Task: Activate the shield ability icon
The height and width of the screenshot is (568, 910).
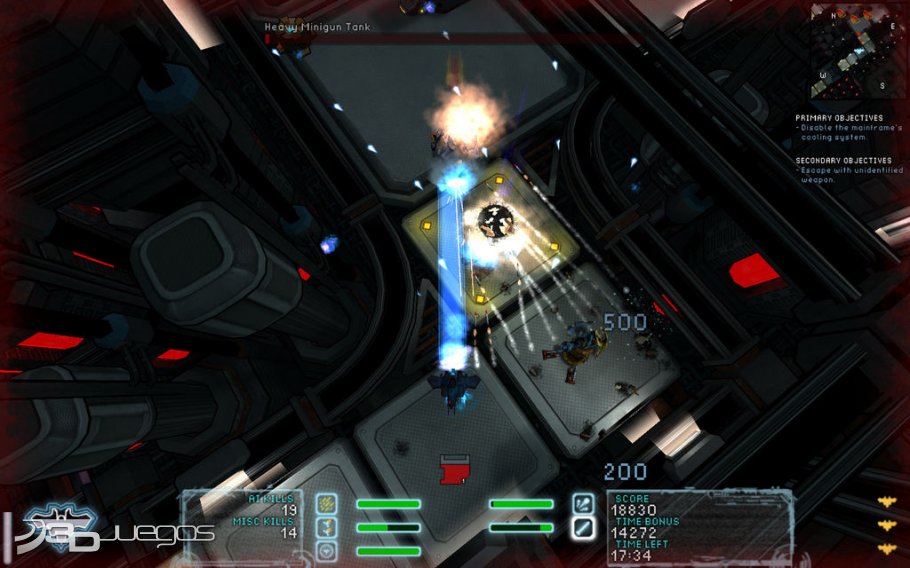Action: (327, 550)
